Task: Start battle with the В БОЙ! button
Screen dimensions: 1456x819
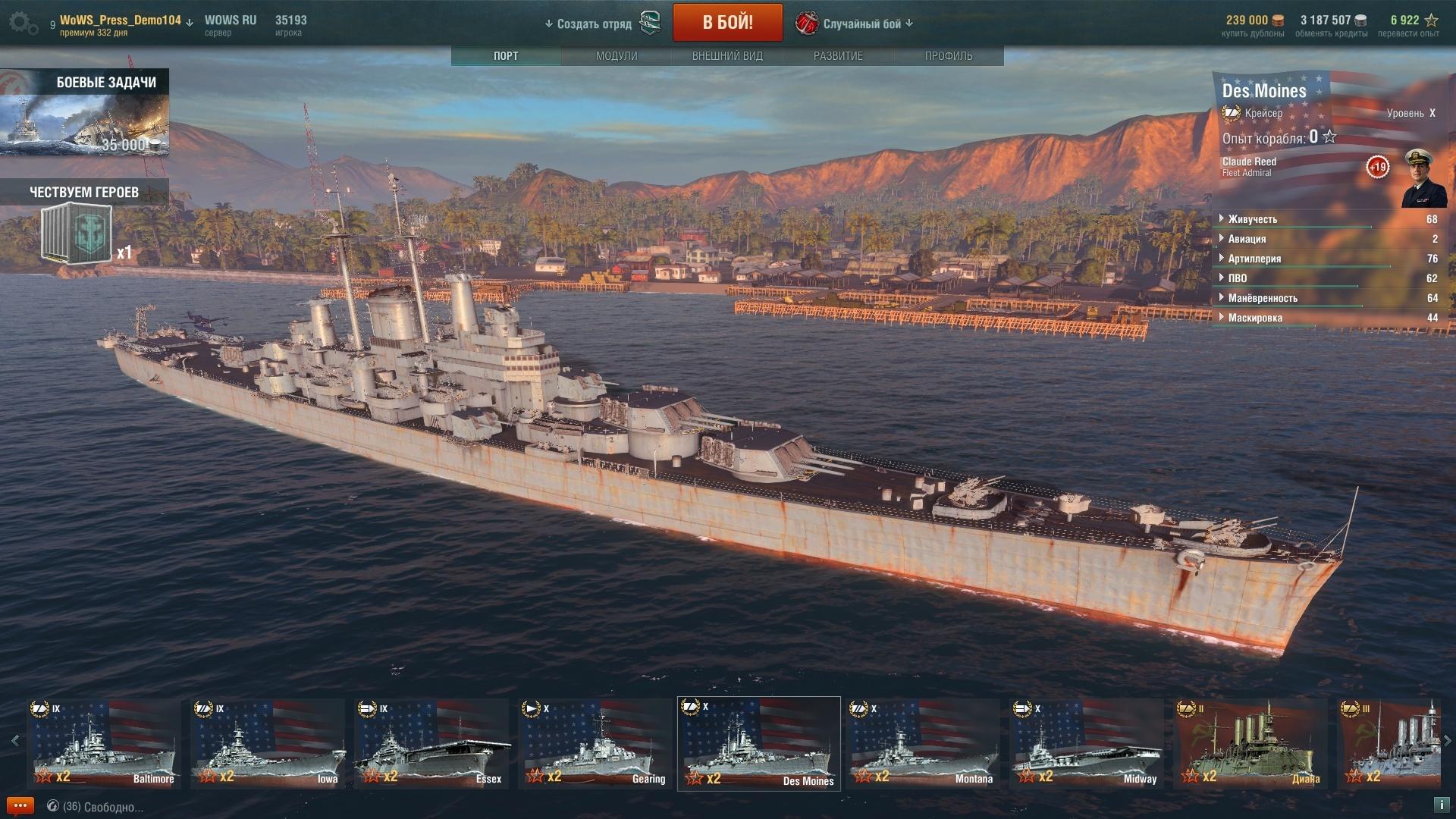Action: pos(727,23)
